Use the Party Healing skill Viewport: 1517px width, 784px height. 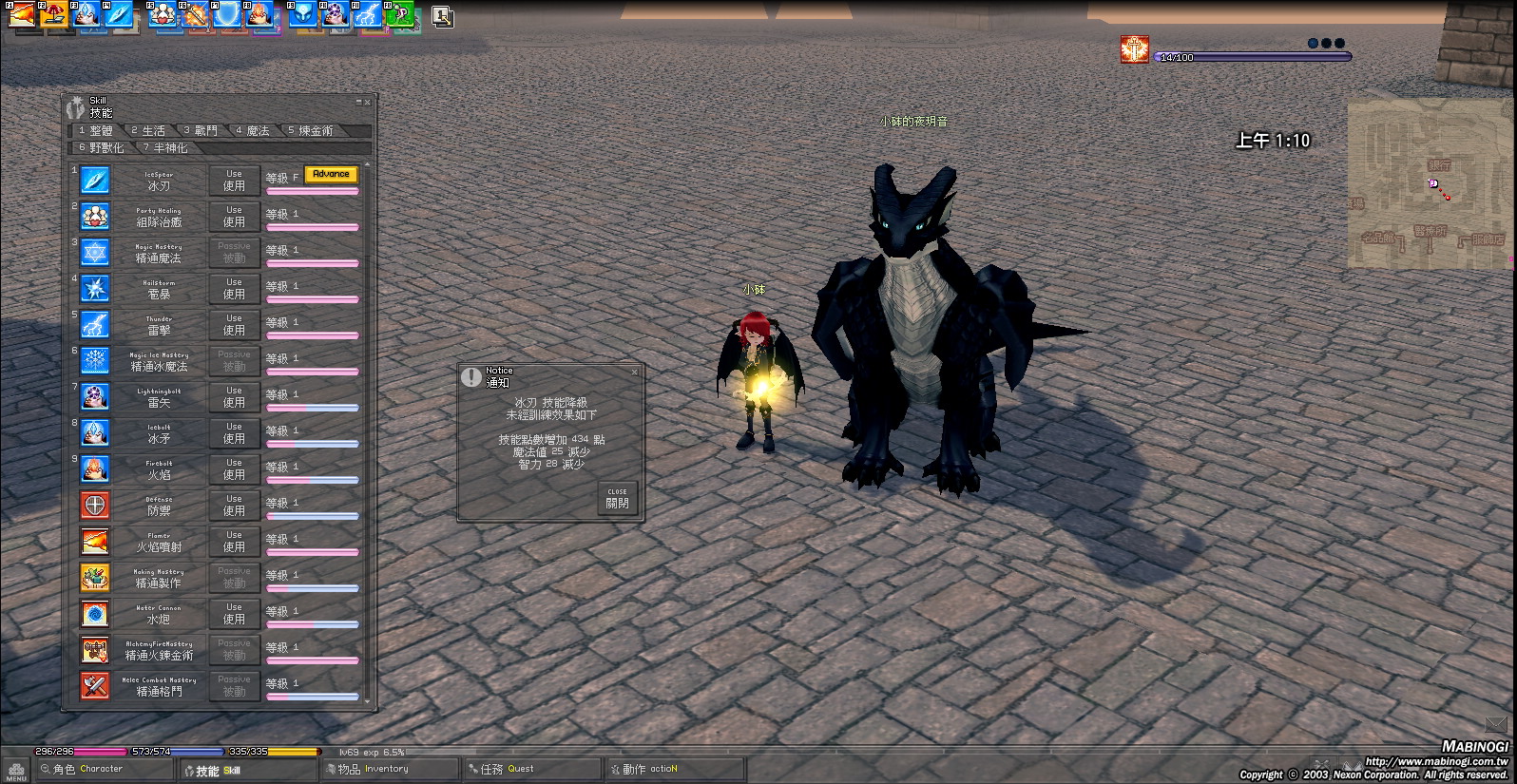pyautogui.click(x=234, y=217)
